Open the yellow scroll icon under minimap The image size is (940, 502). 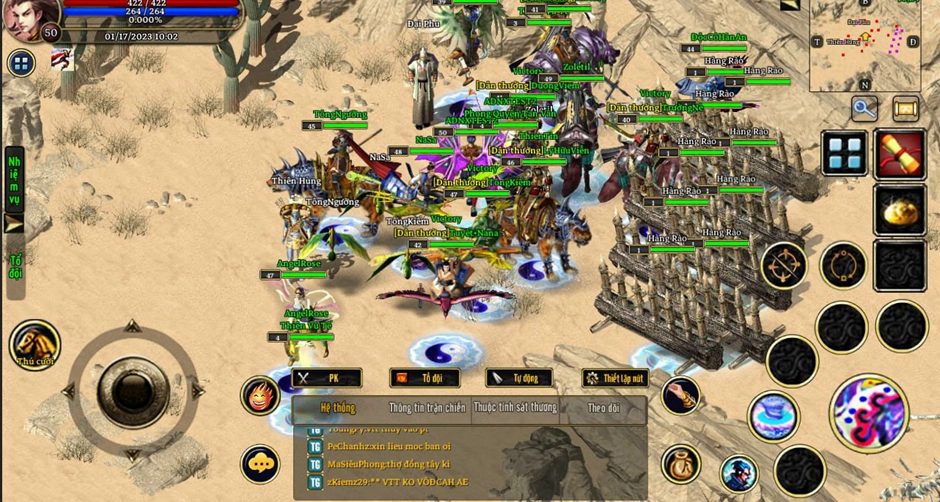(906, 108)
